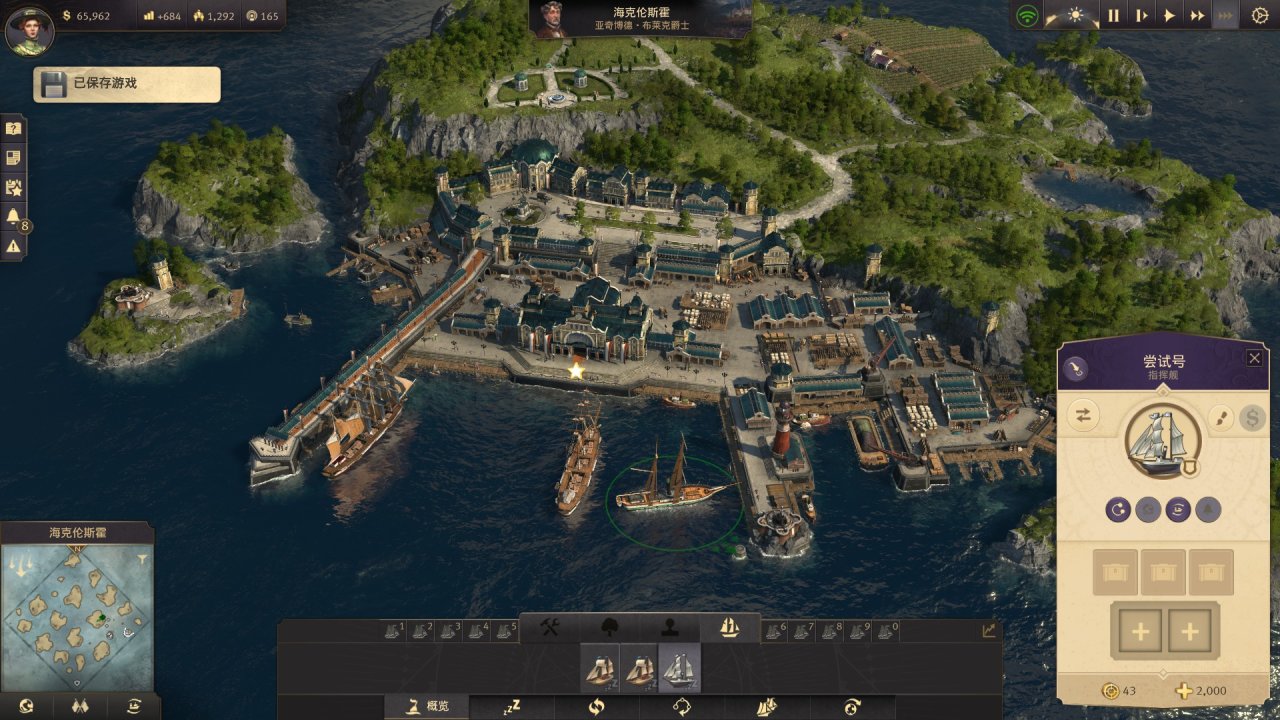Image resolution: width=1280 pixels, height=720 pixels.
Task: Click the 已保存游戏 save notification
Action: click(x=127, y=84)
